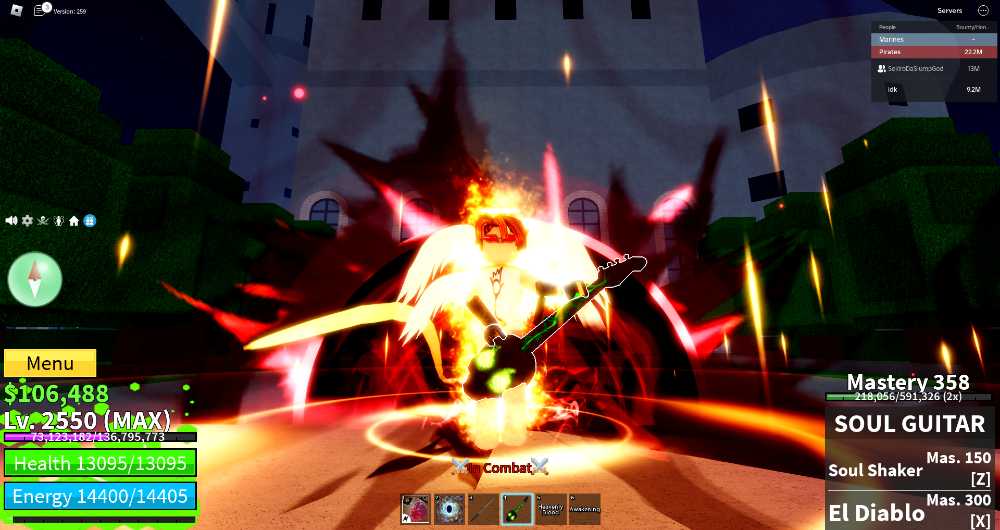The height and width of the screenshot is (530, 1000).
Task: Open the Roblox chat icon
Action: pyautogui.click(x=41, y=10)
